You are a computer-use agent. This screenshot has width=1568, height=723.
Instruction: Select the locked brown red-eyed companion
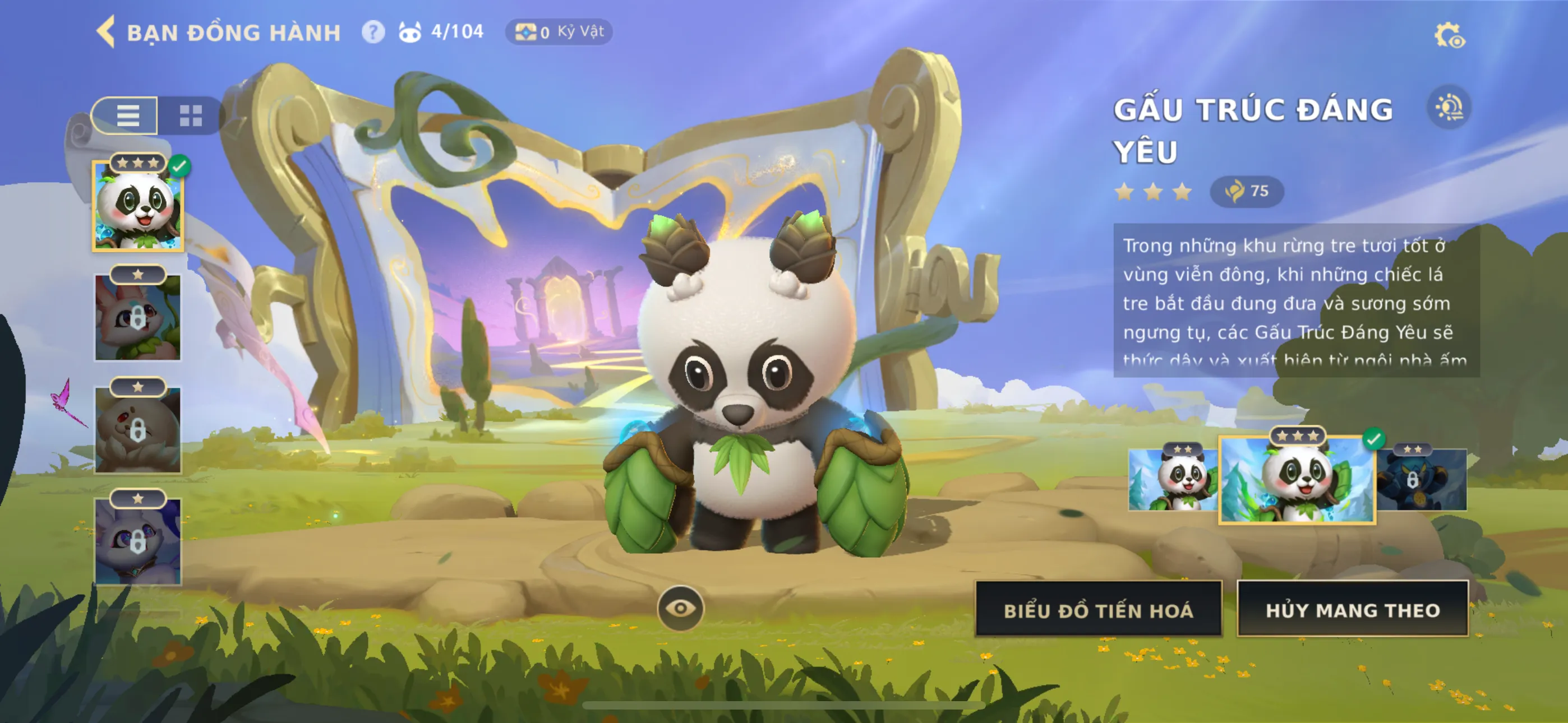point(138,430)
